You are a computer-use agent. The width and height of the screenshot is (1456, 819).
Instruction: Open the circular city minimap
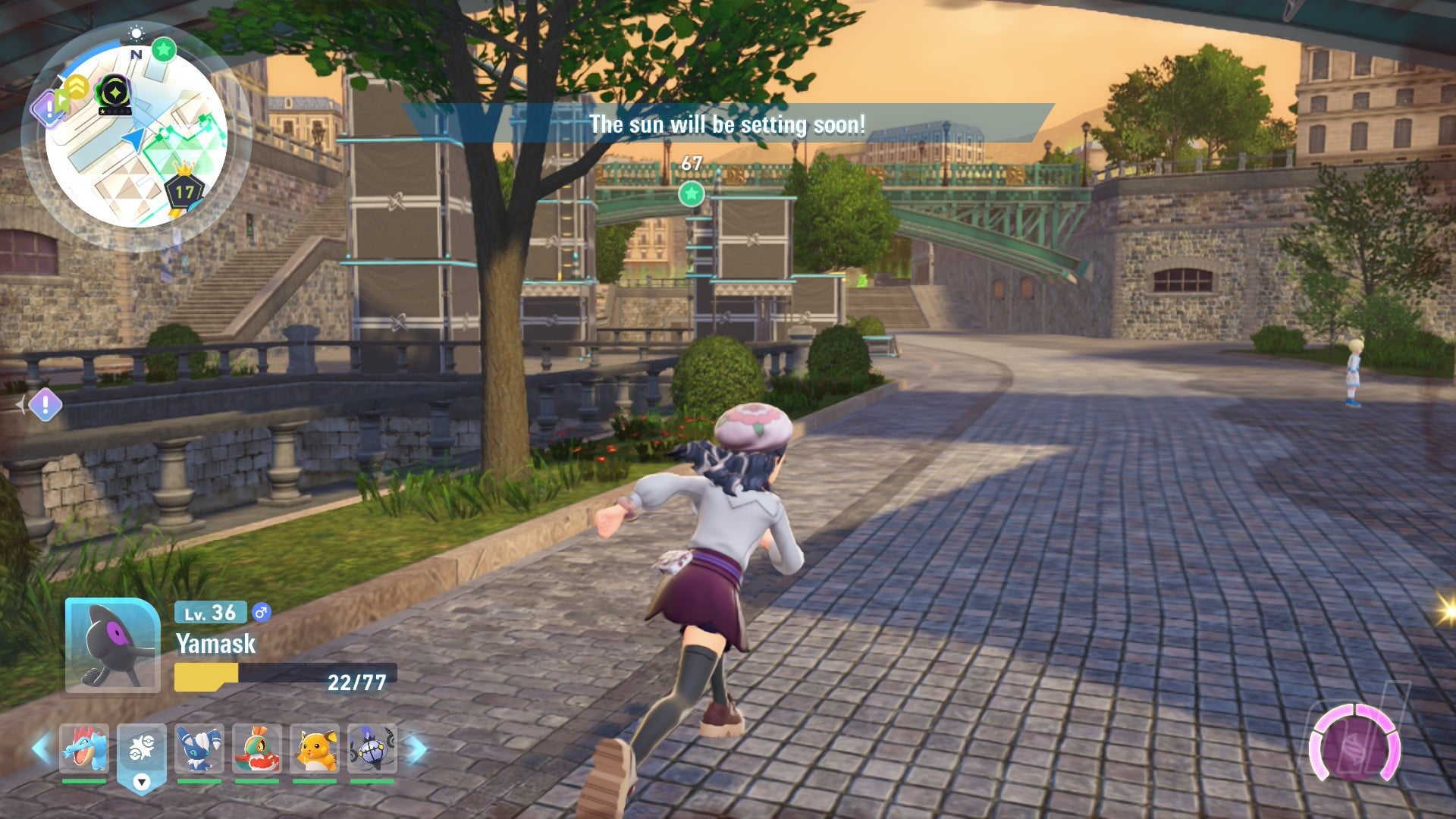point(136,136)
